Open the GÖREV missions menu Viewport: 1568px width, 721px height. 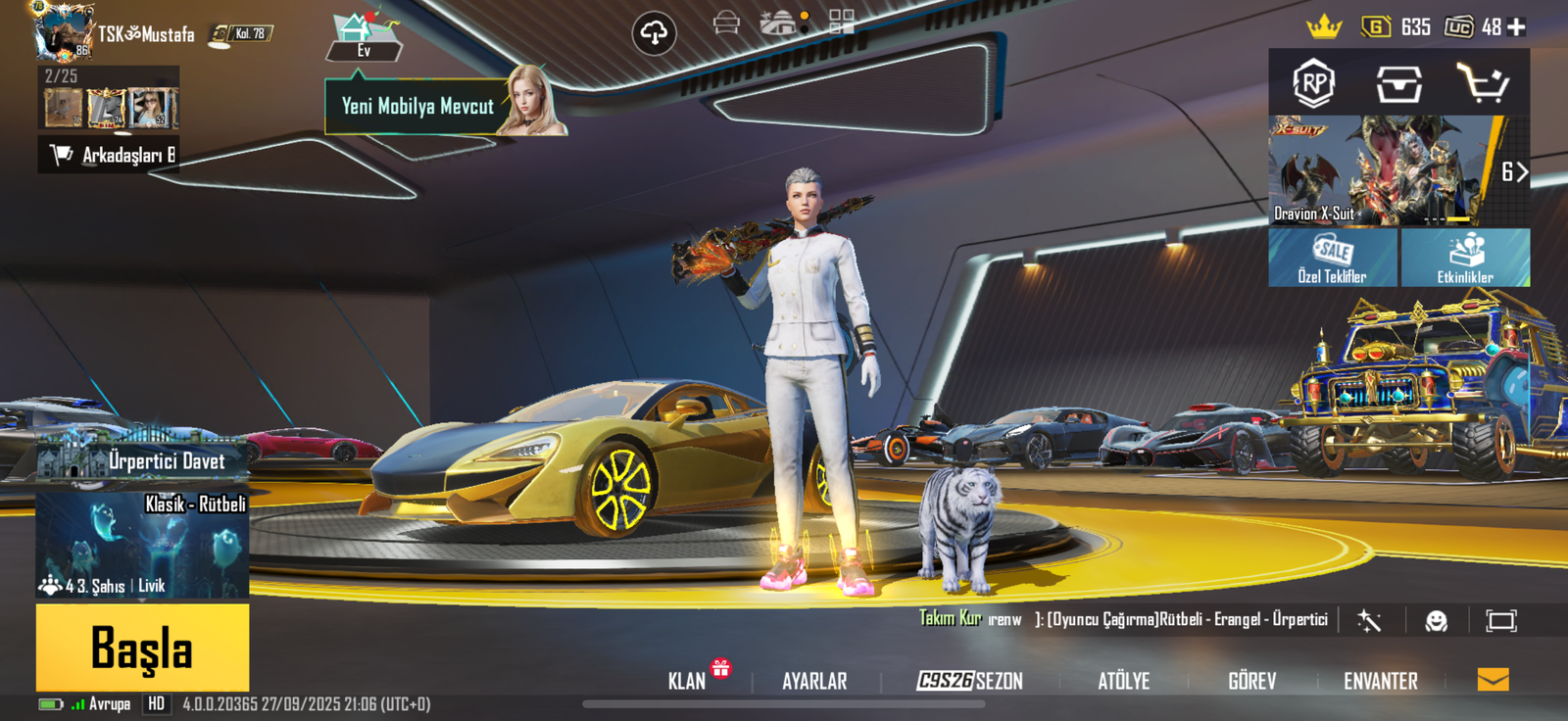1251,681
